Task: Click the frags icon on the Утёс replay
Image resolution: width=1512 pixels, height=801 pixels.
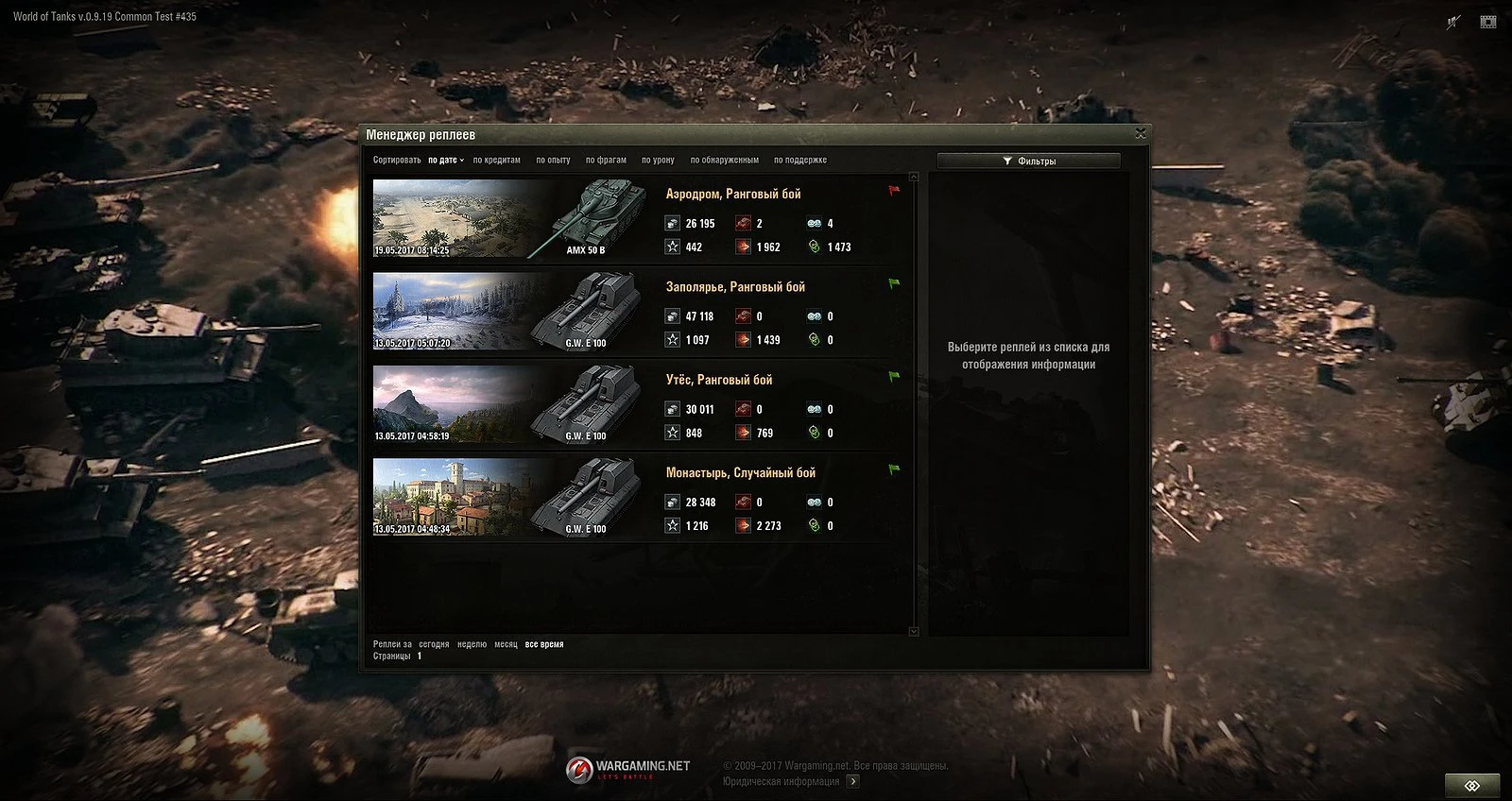Action: coord(742,409)
